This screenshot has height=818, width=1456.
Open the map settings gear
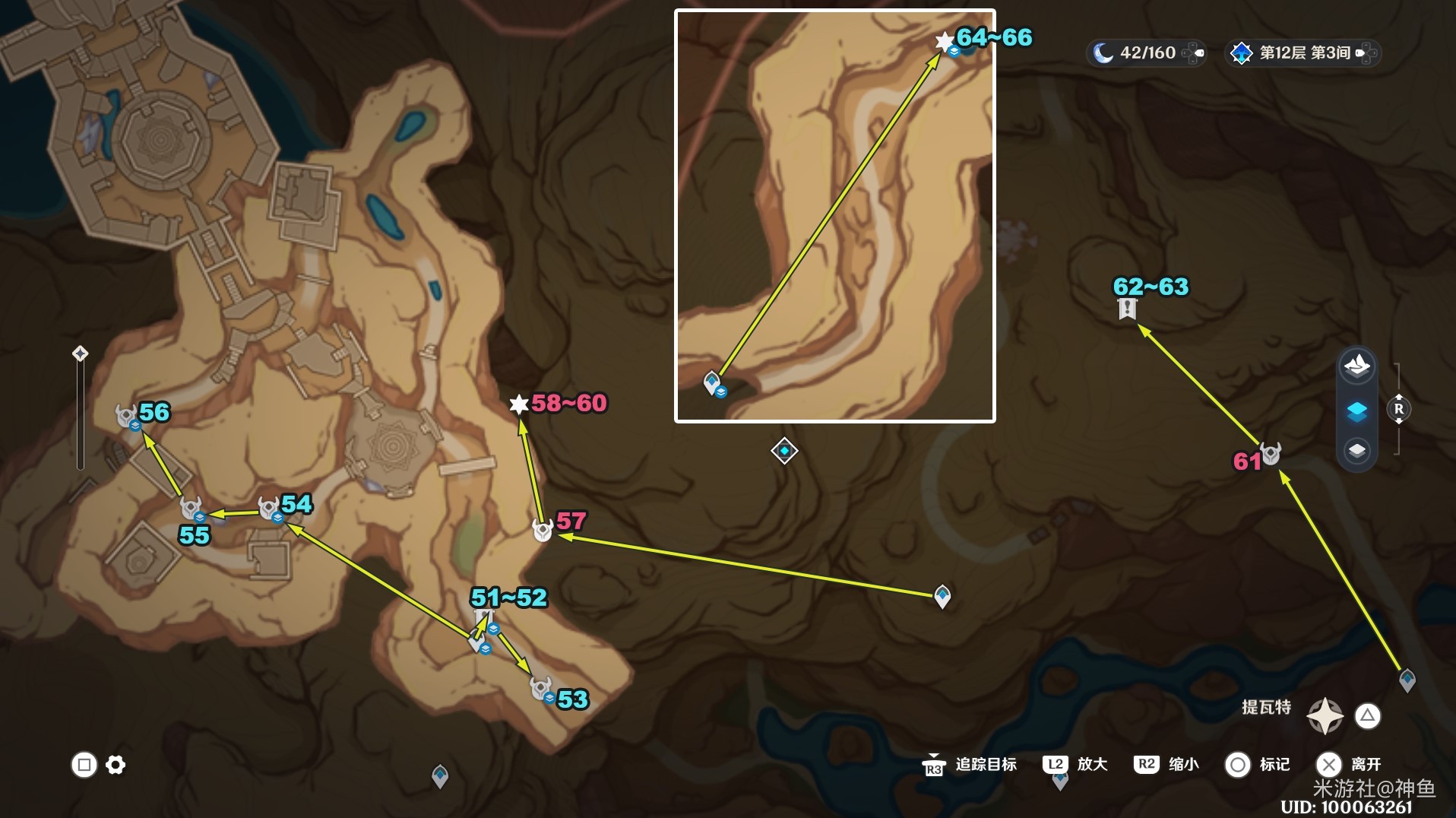(x=116, y=765)
